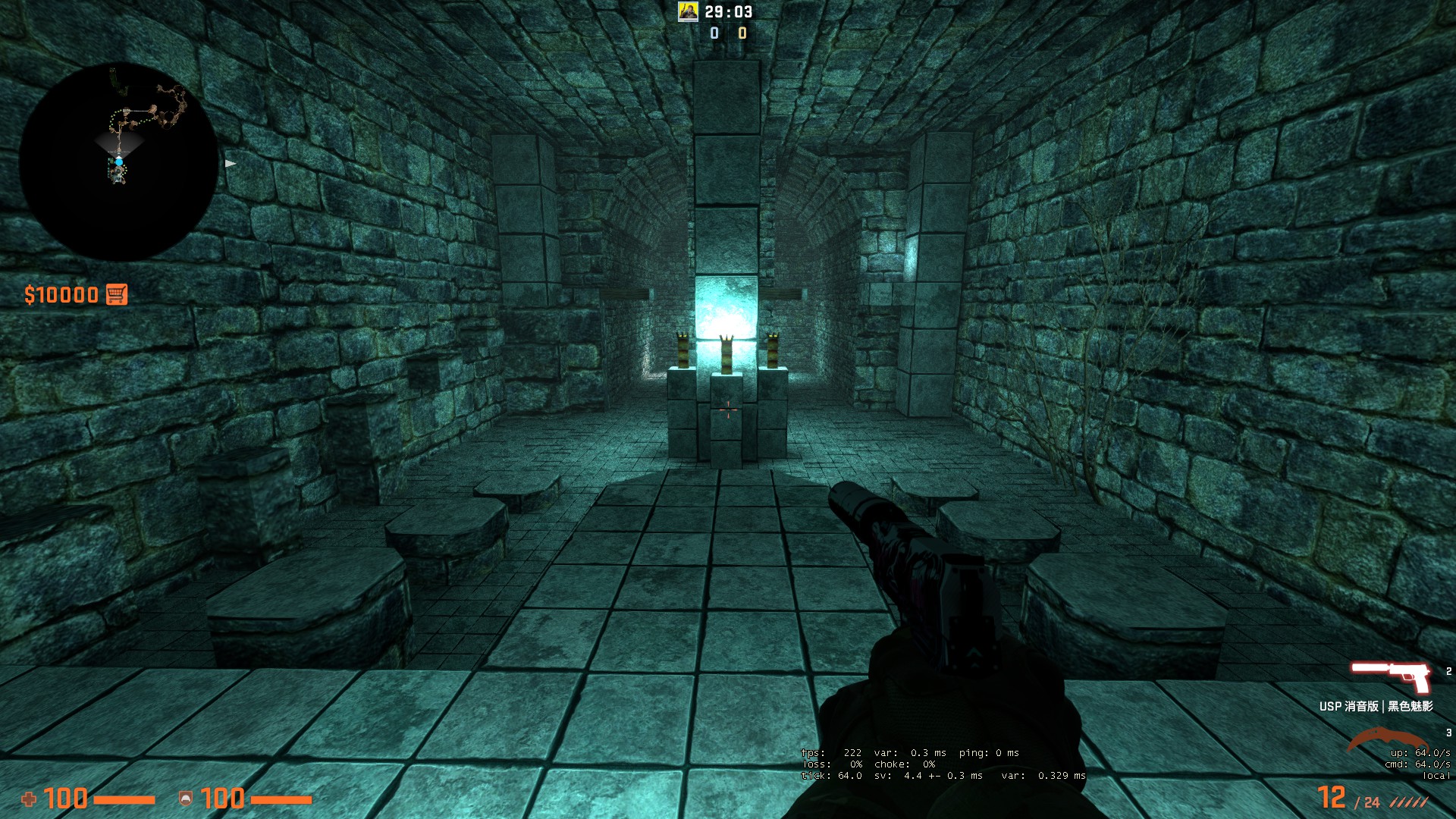The width and height of the screenshot is (1456, 819).
Task: Click the team avatar beside the timer
Action: point(688,11)
